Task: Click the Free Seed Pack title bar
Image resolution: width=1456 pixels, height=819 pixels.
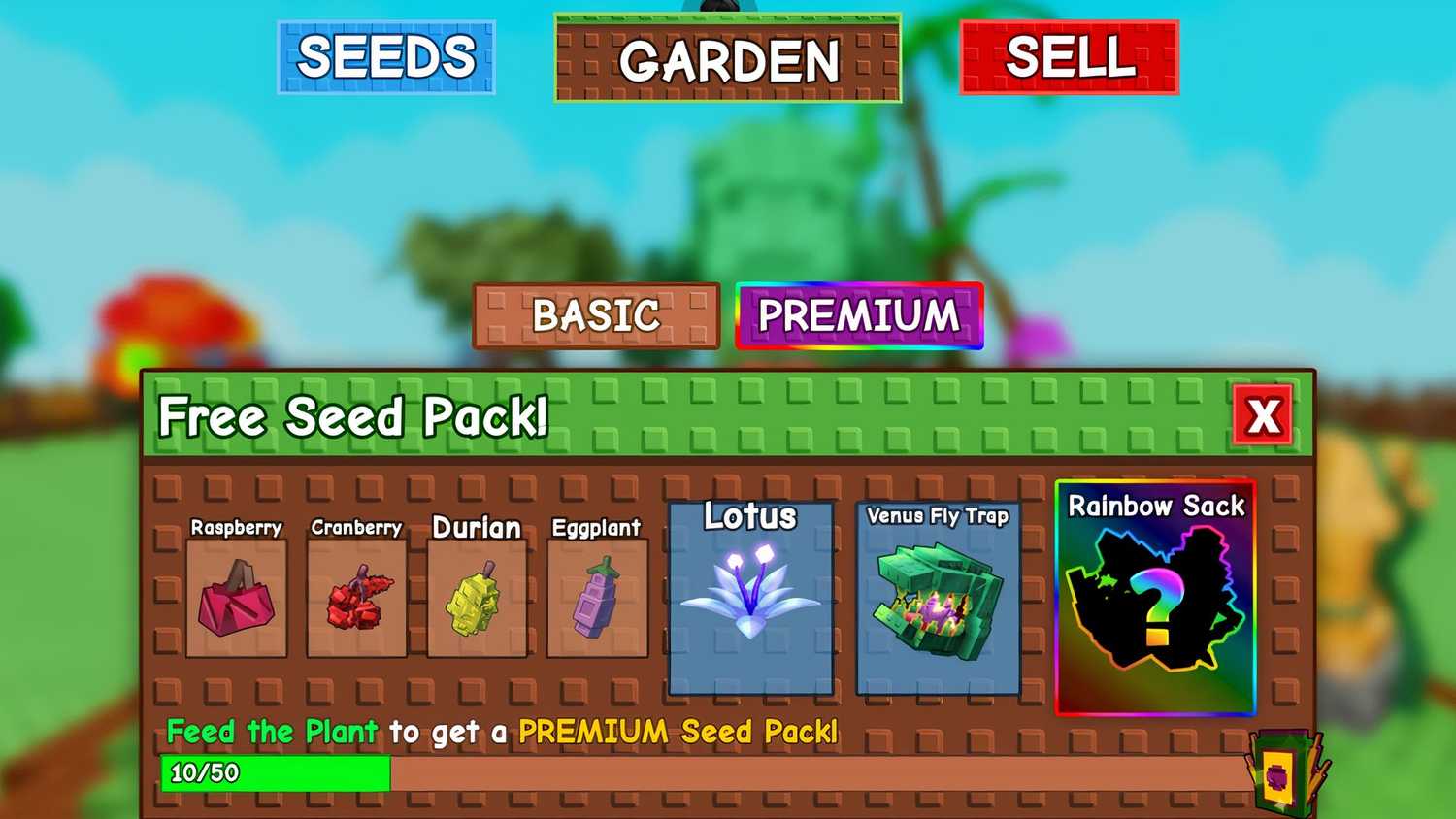Action: 355,416
